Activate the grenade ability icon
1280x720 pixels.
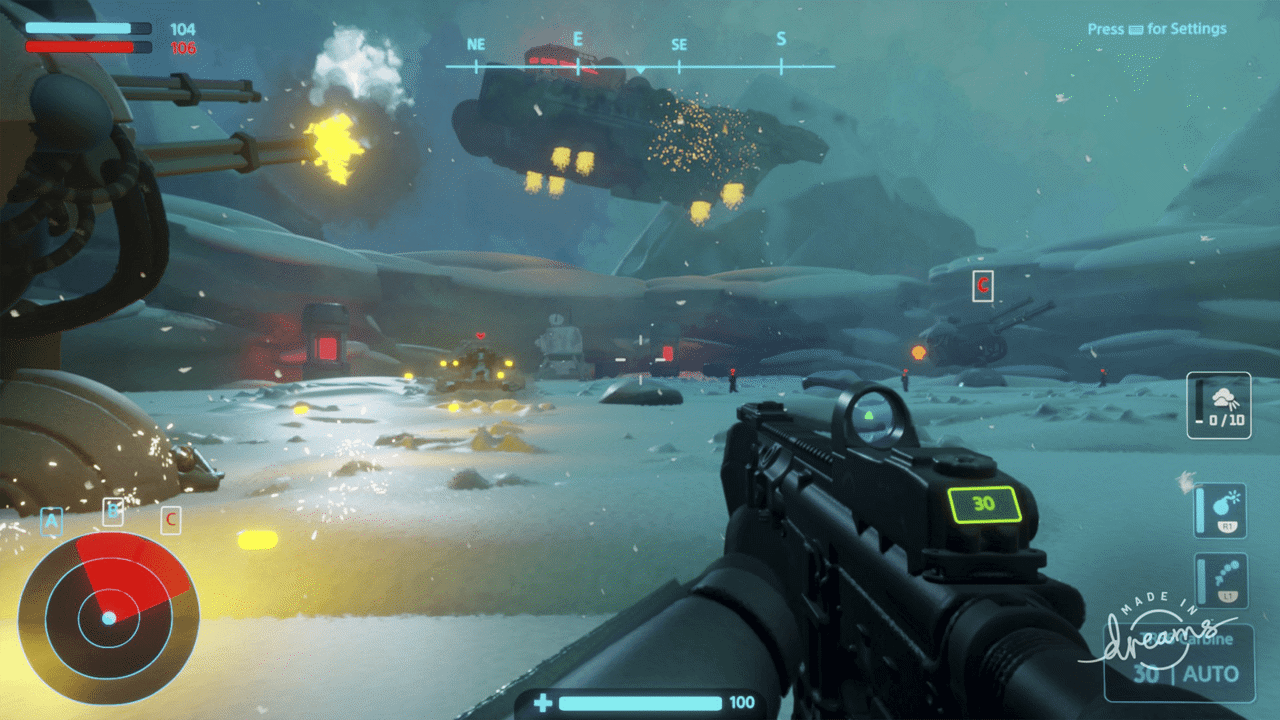pos(1221,509)
